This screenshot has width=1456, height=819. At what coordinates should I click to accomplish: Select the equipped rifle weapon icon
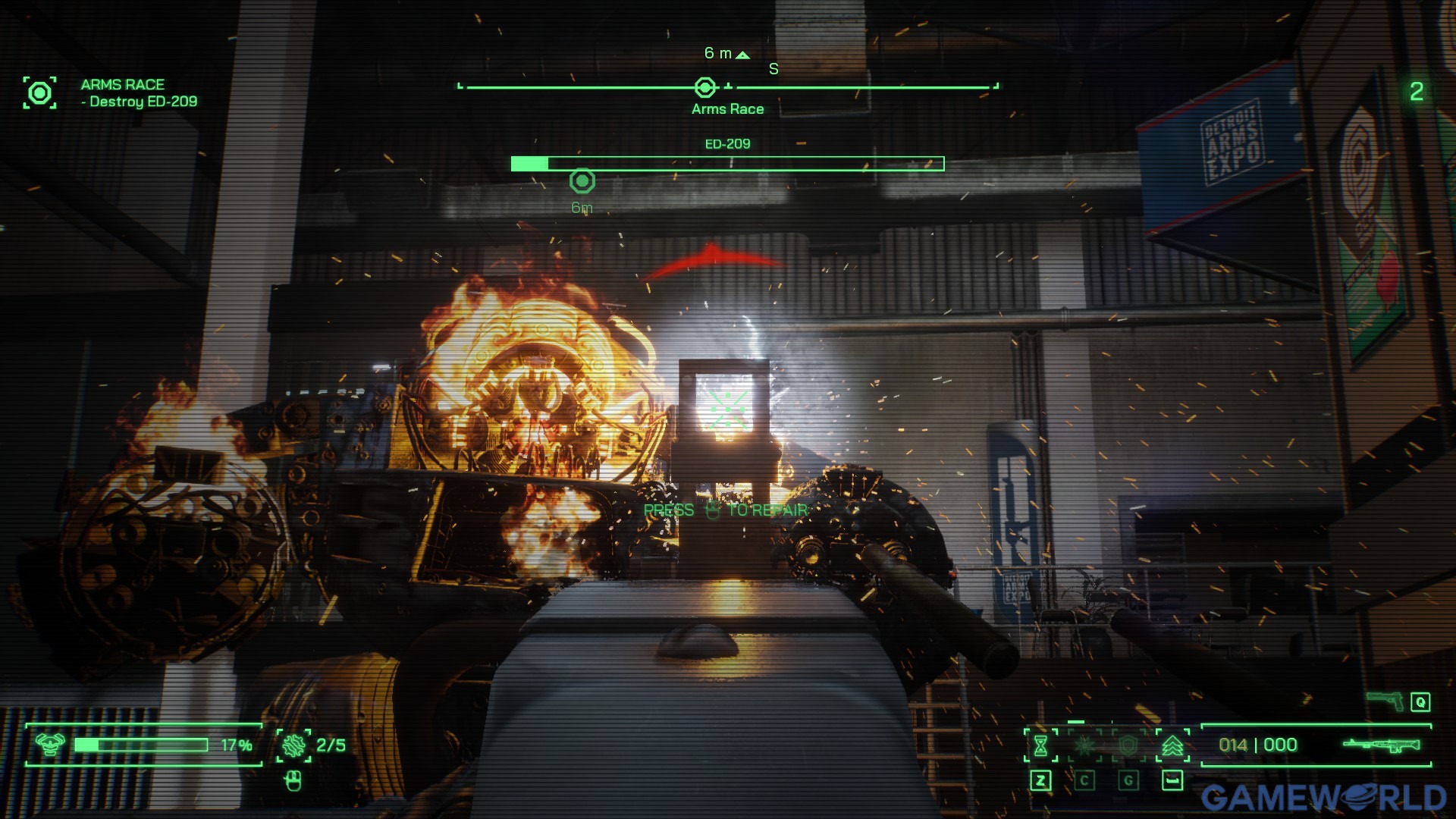point(1382,745)
